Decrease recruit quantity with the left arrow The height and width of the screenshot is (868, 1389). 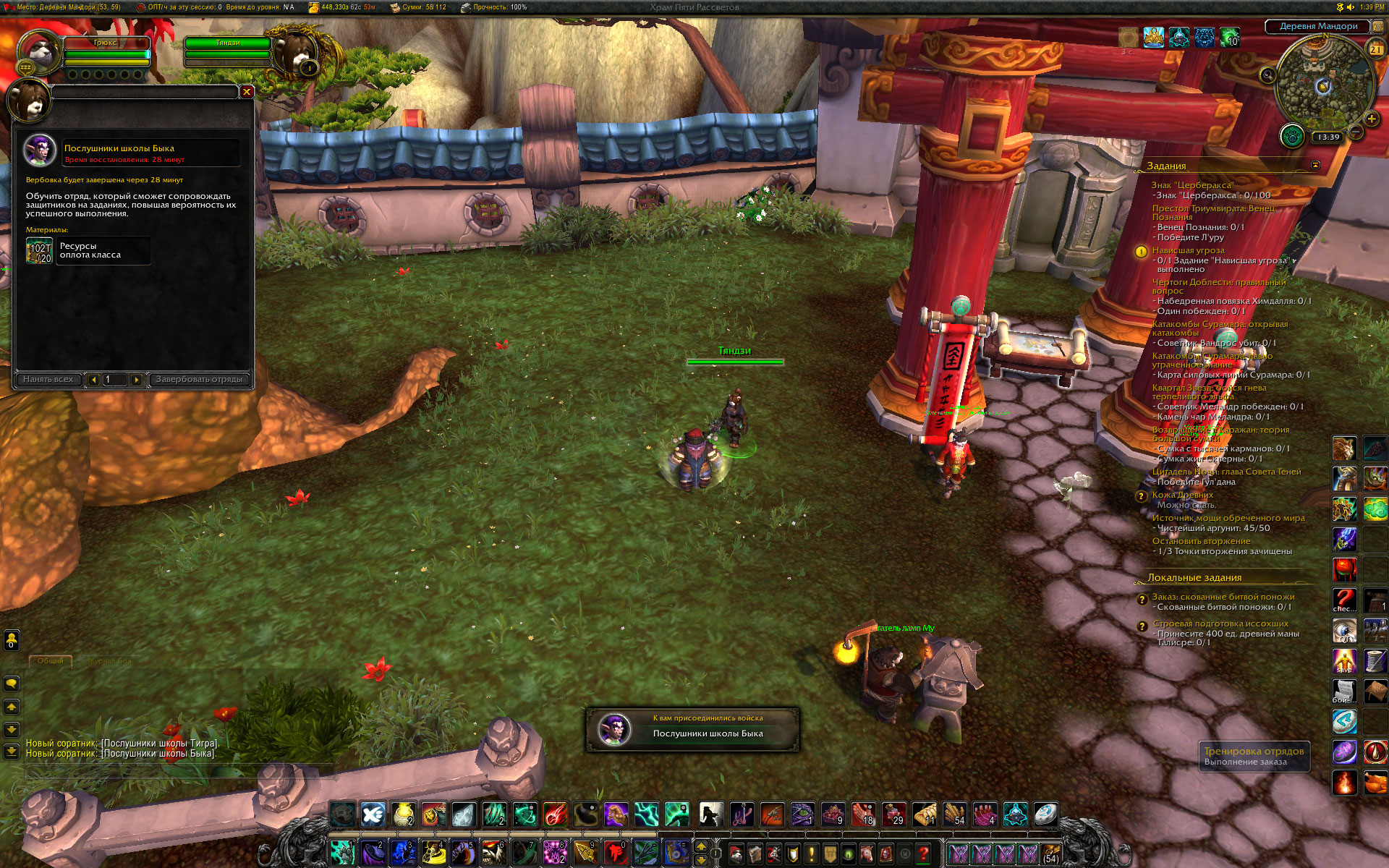click(x=93, y=379)
